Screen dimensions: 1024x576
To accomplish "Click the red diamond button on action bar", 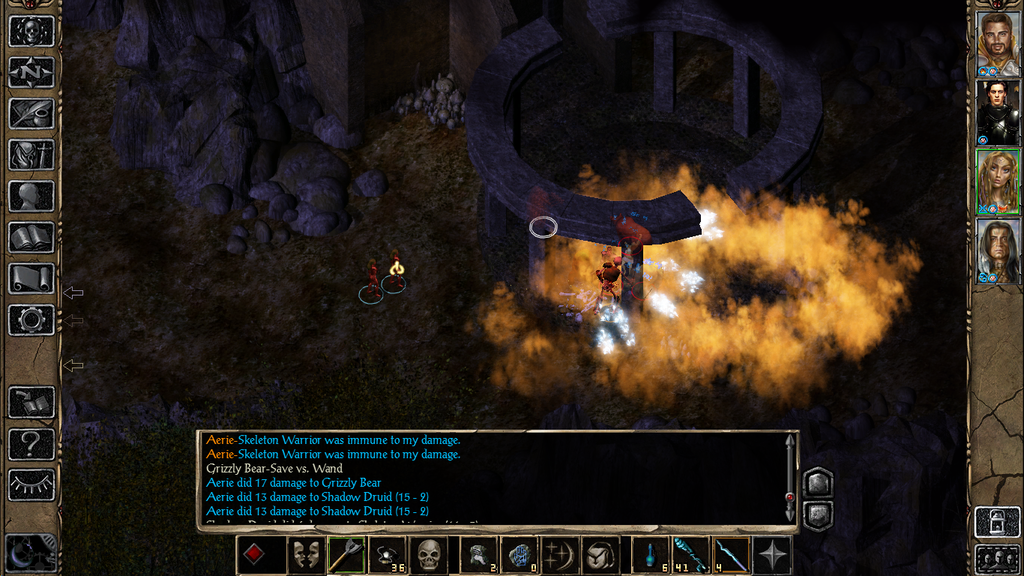I will point(256,555).
